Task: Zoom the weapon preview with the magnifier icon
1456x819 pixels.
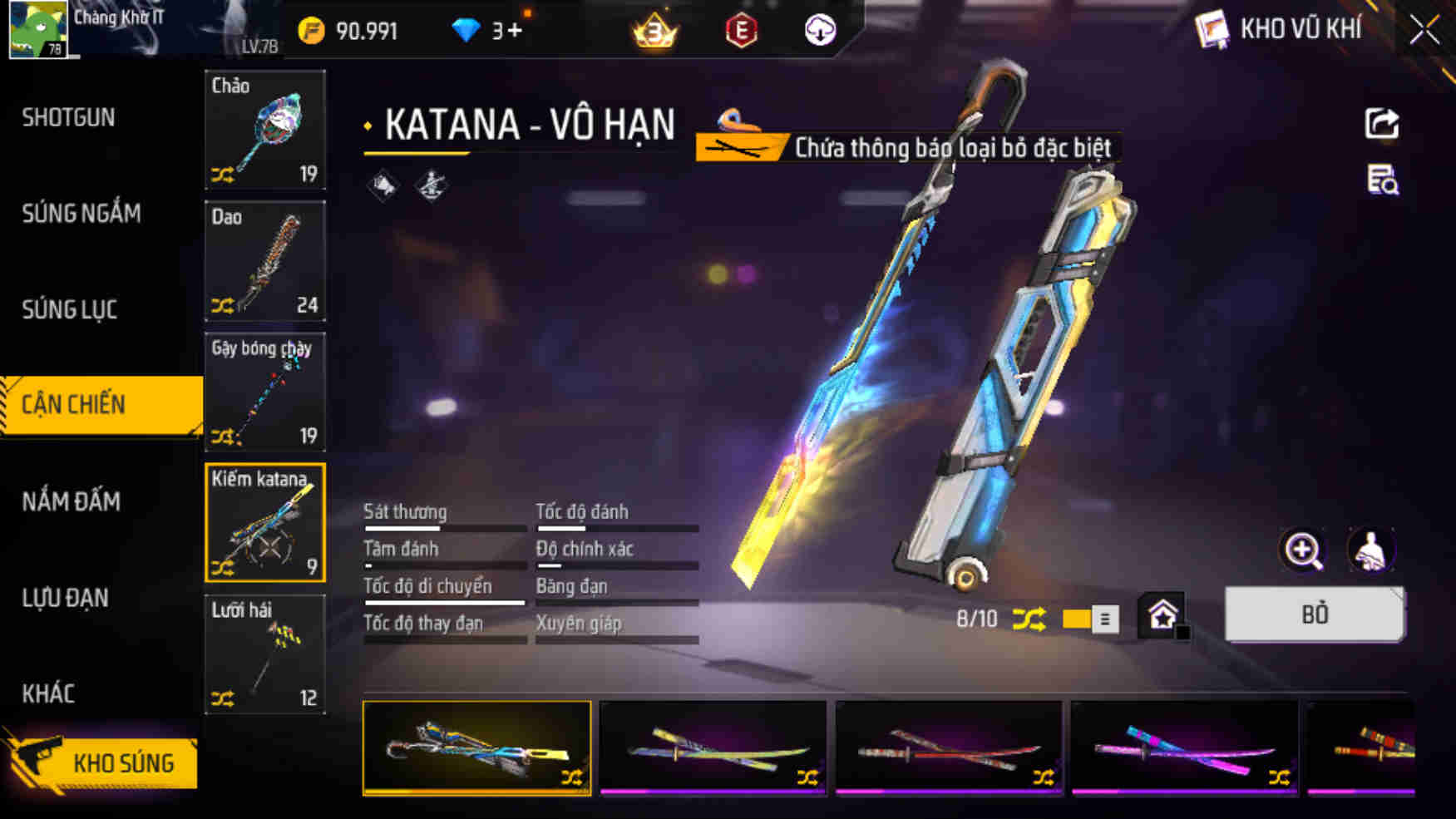Action: [x=1303, y=550]
